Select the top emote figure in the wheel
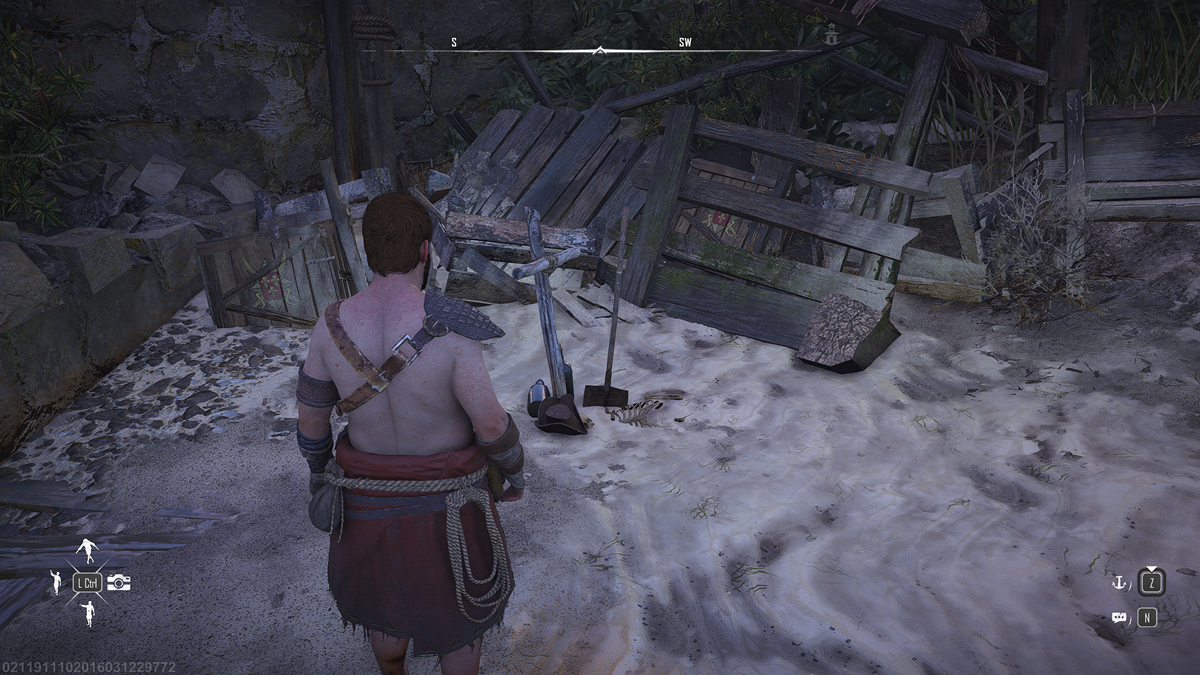This screenshot has height=675, width=1200. tap(88, 551)
